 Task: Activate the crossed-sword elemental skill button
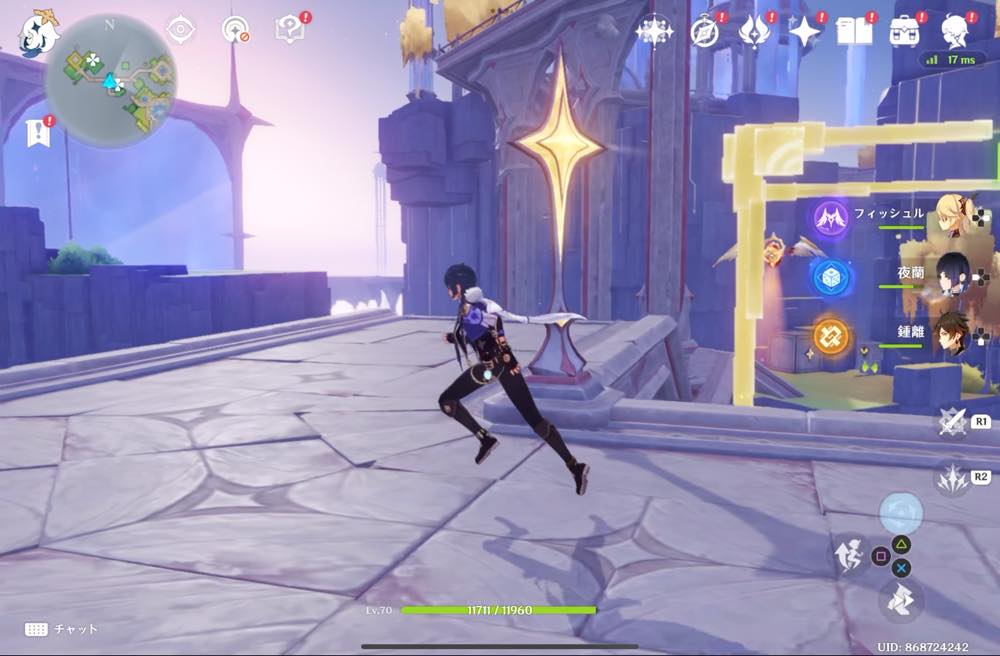click(953, 421)
